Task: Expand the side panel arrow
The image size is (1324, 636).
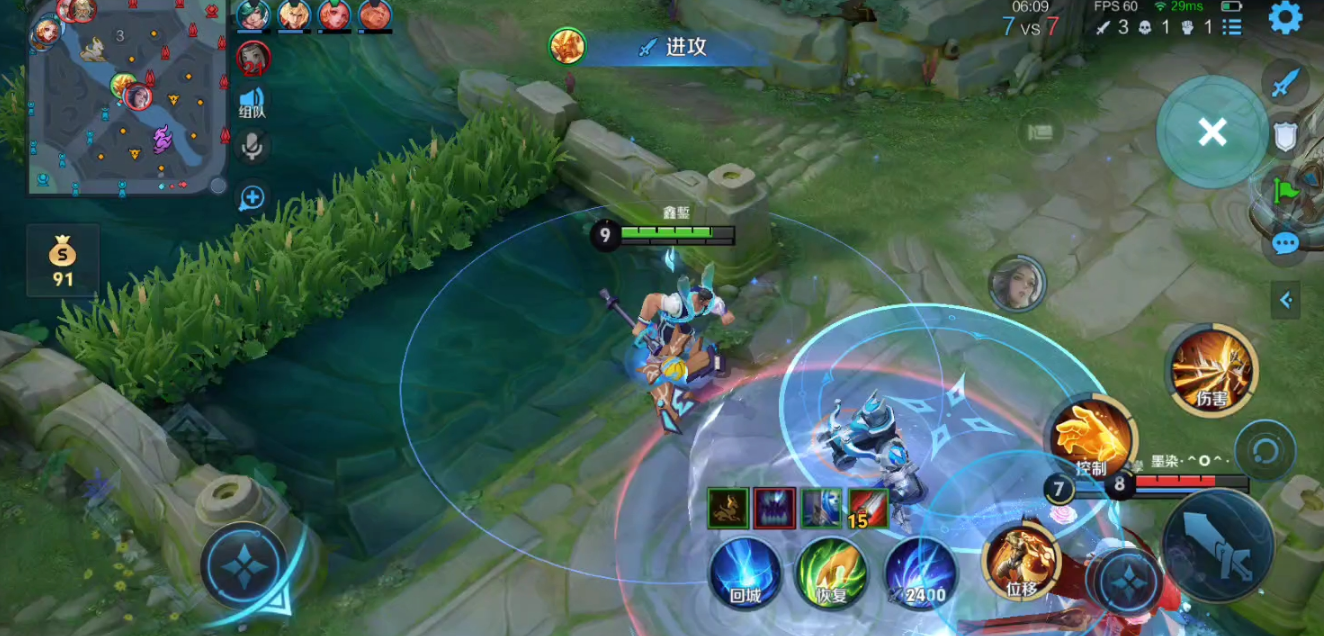Action: [x=1286, y=299]
